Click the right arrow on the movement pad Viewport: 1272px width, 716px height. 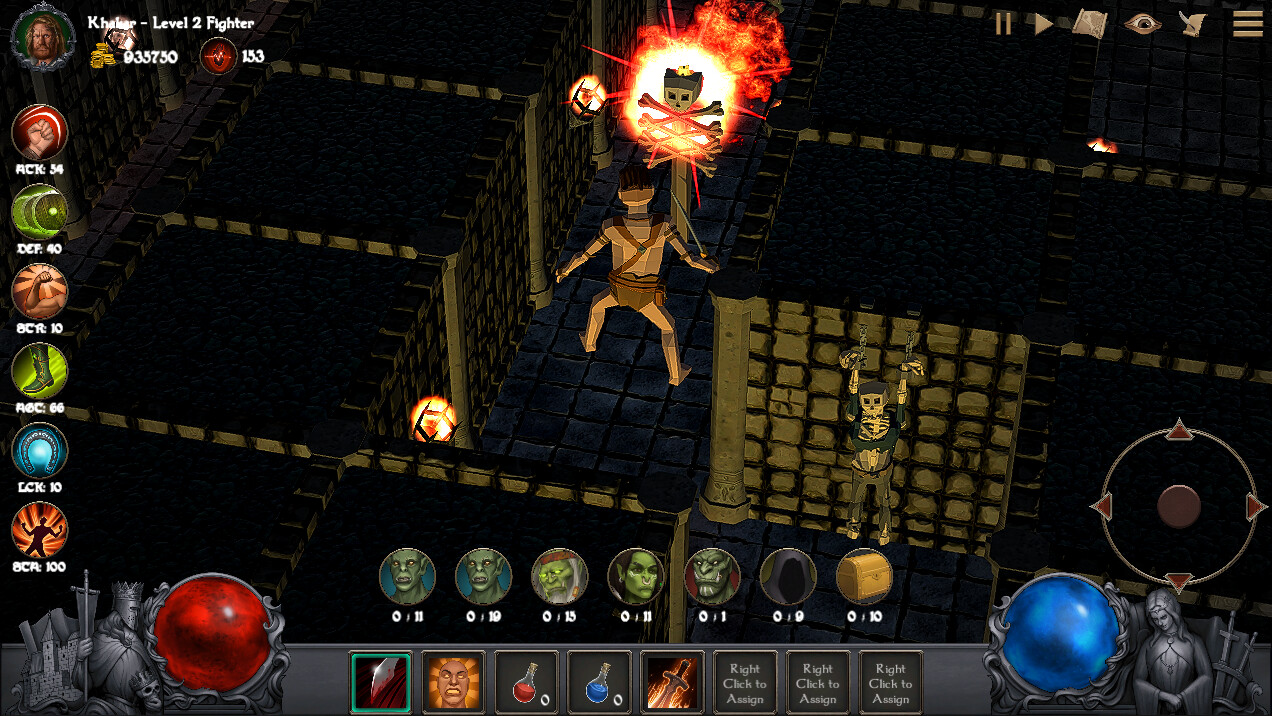click(1255, 507)
